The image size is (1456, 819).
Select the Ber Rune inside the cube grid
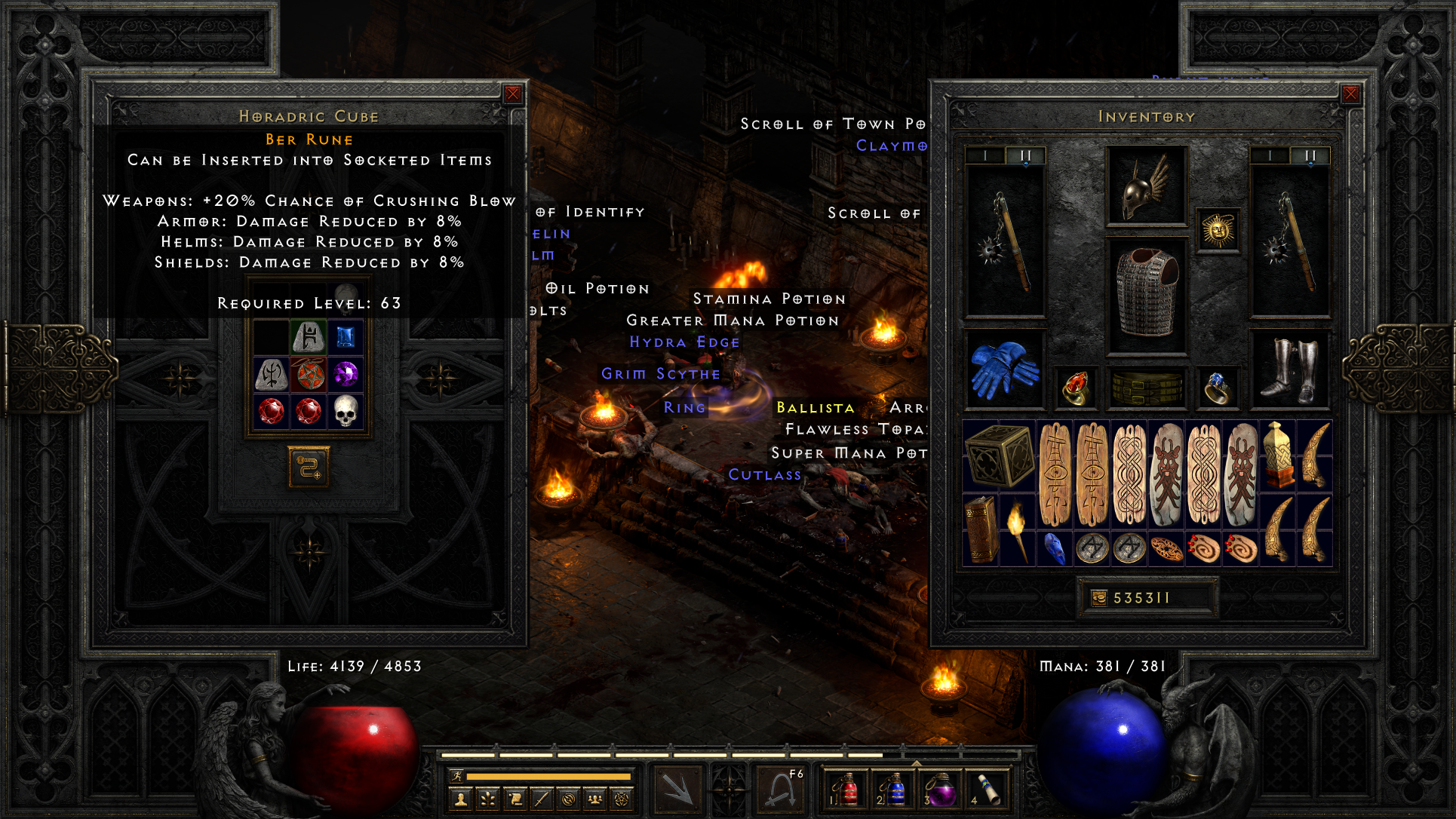[309, 337]
